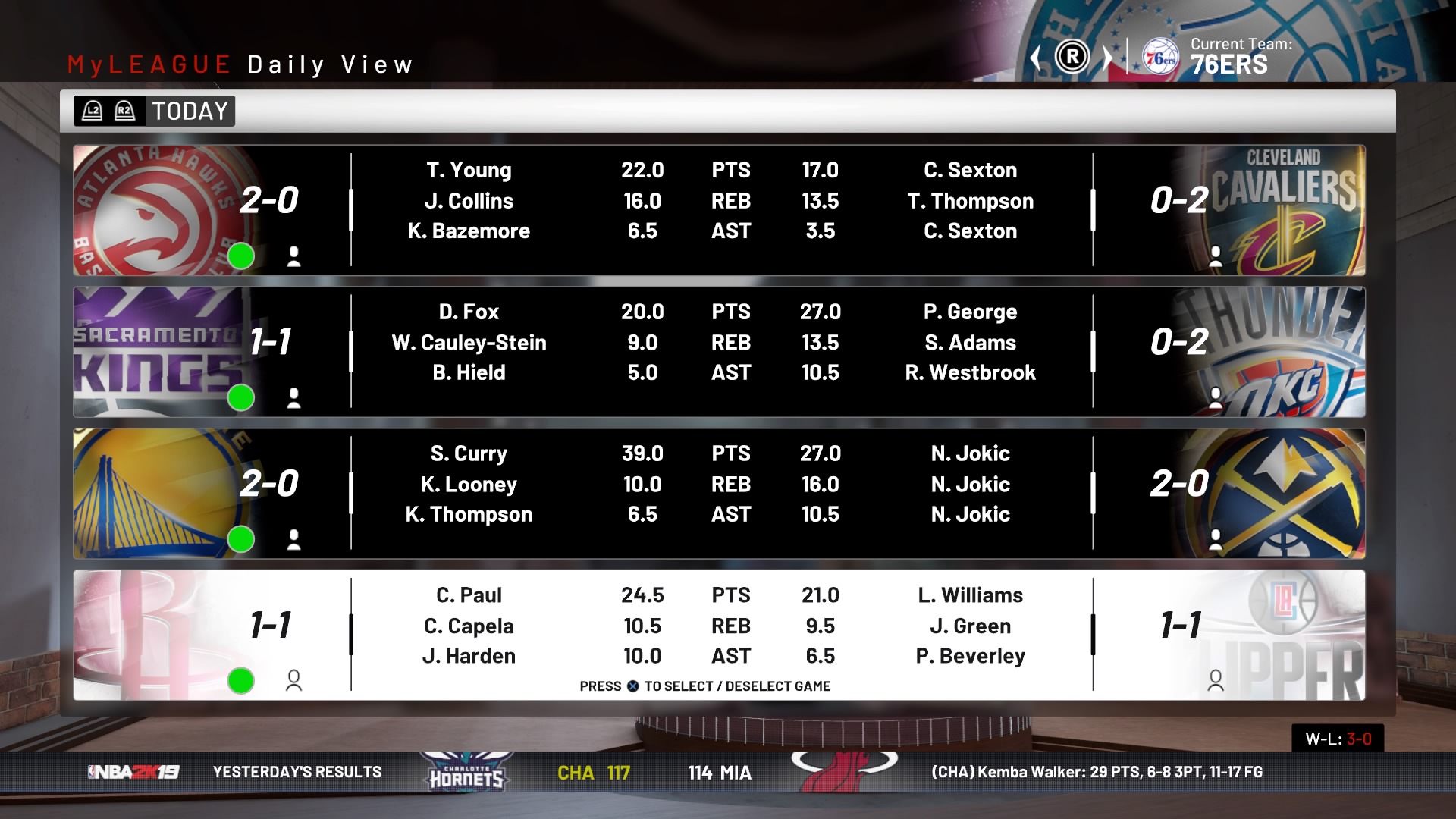Click the Nuggets user-control person icon
1456x819 pixels.
(x=1216, y=539)
